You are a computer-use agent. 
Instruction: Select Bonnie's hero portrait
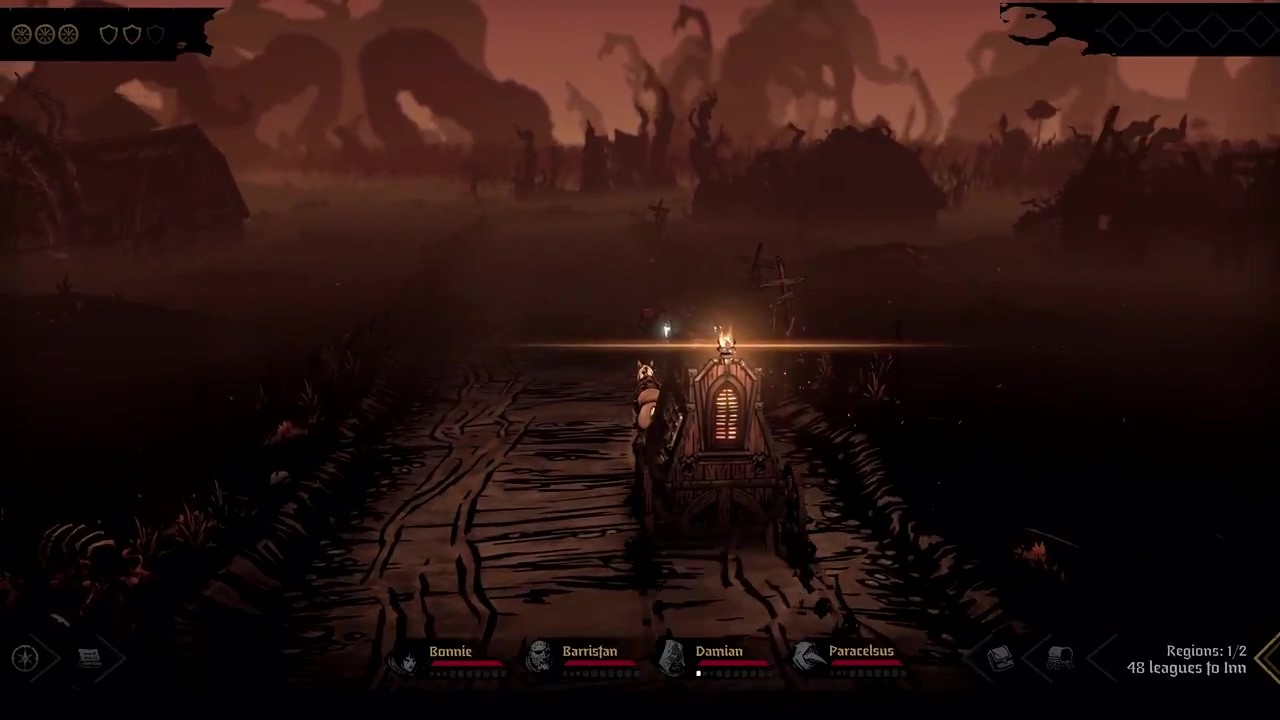[x=407, y=659]
